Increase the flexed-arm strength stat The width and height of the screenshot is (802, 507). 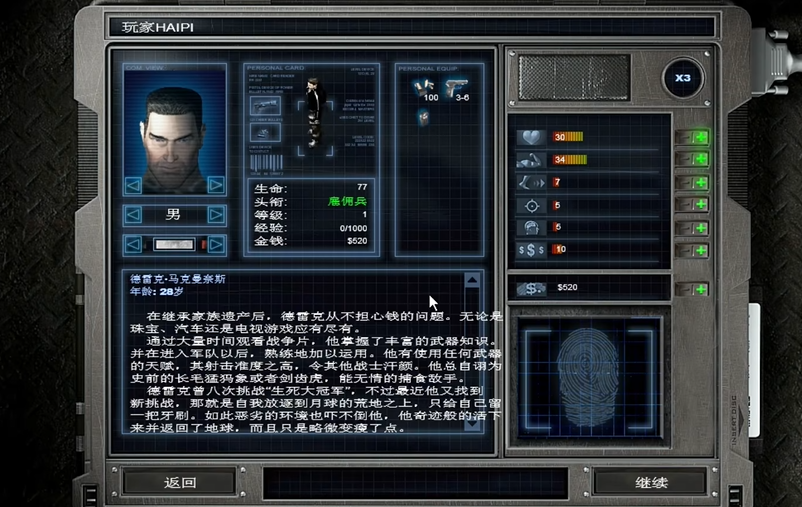coord(699,160)
